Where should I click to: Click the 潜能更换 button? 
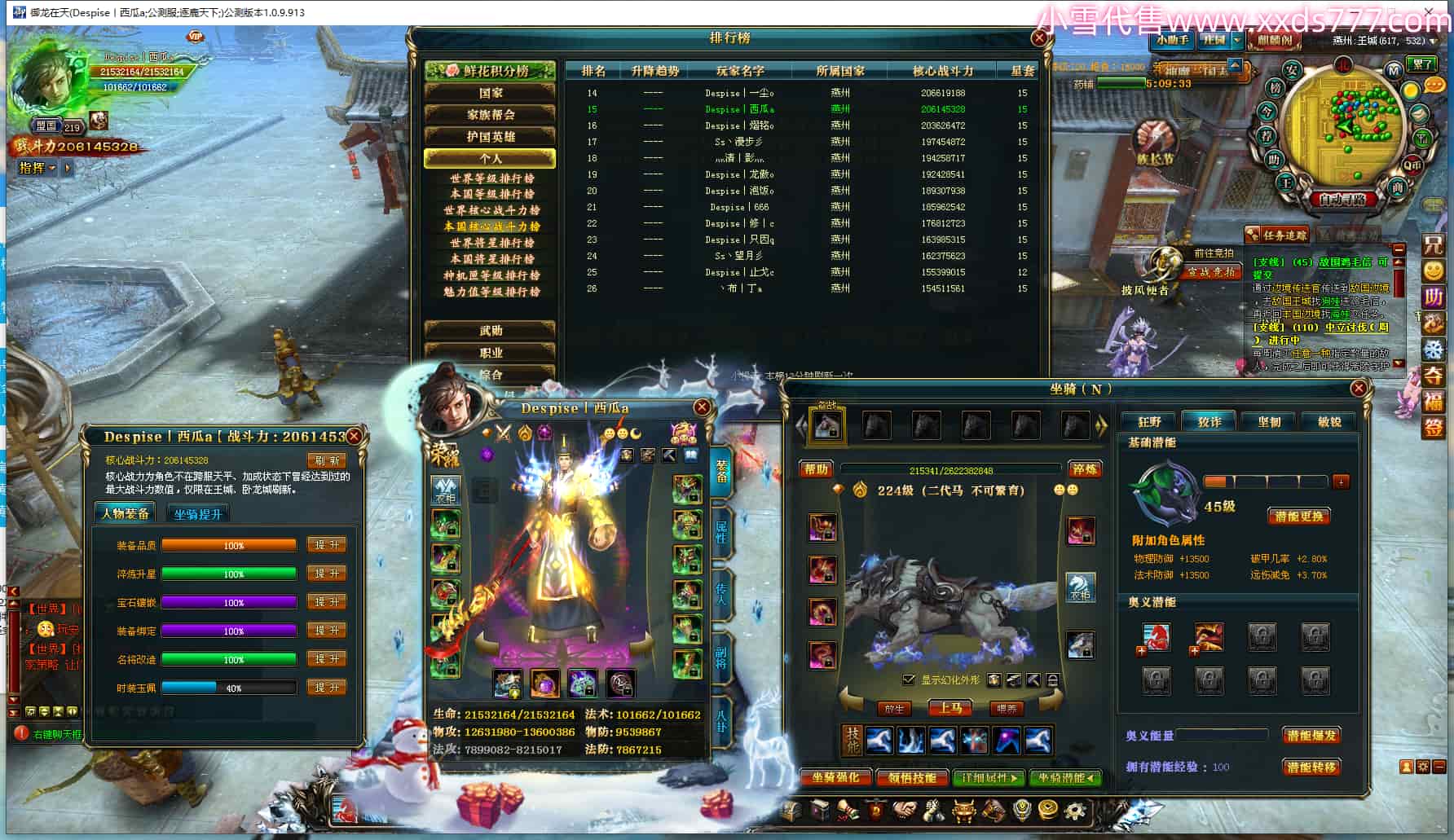pyautogui.click(x=1299, y=517)
